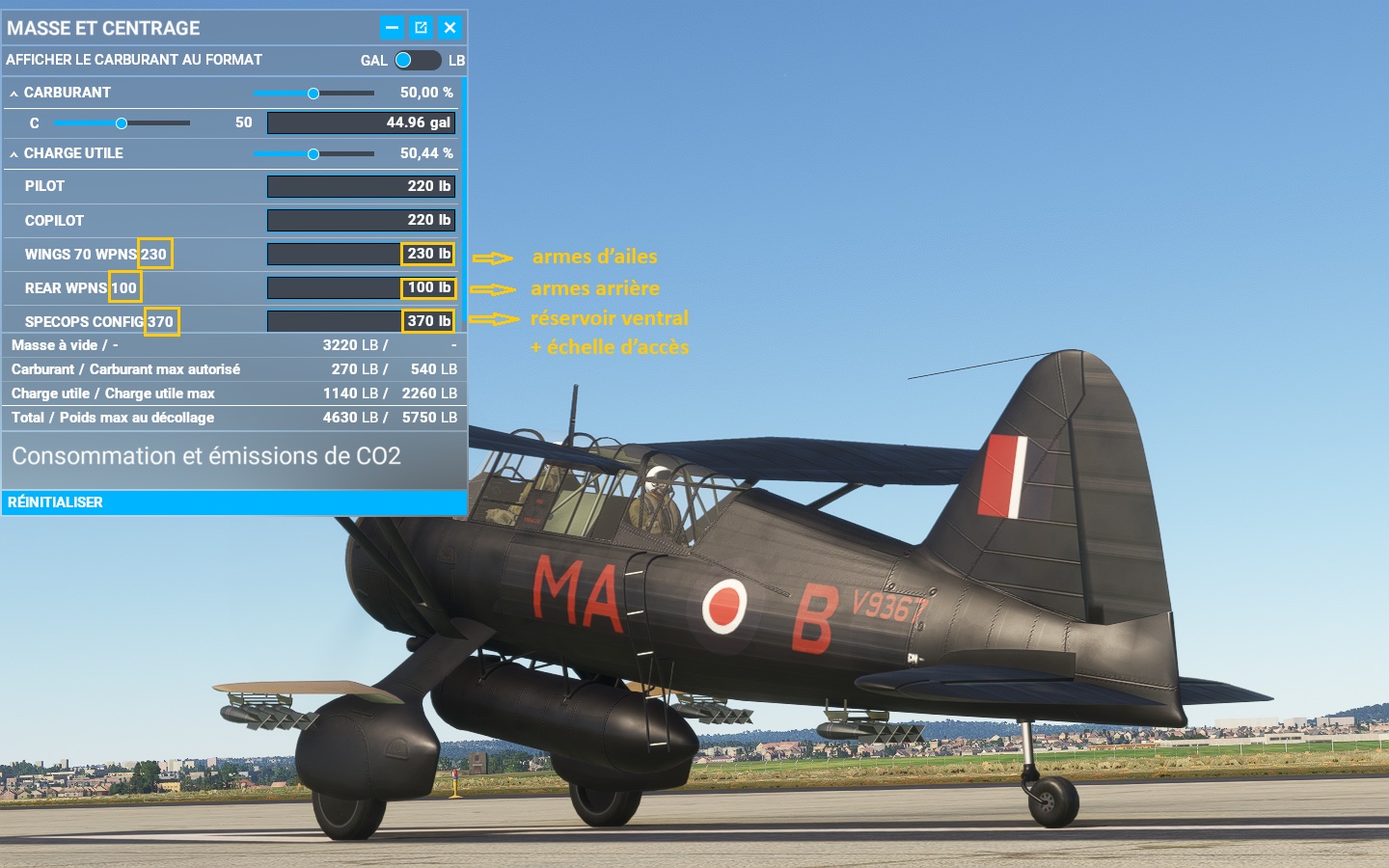Pop out the Masse et Centrage window
The width and height of the screenshot is (1389, 868).
tap(421, 28)
